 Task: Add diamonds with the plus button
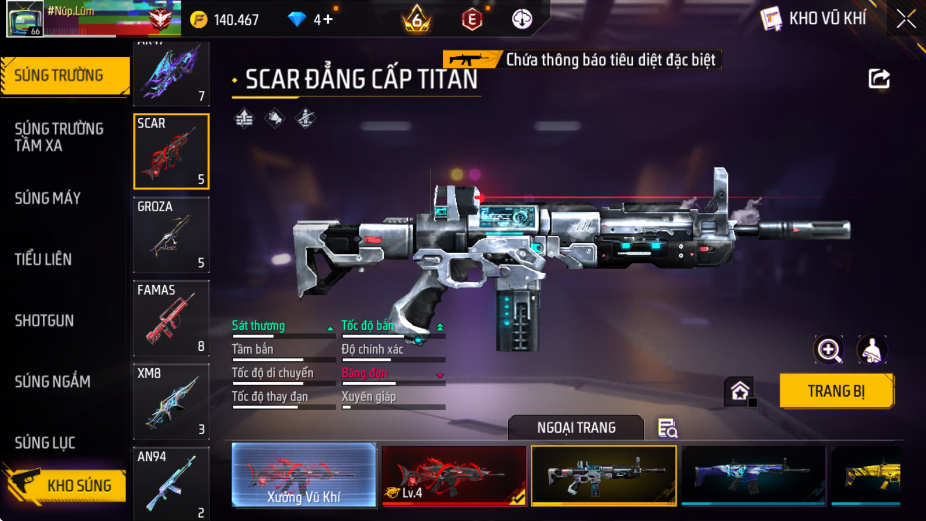pos(327,20)
